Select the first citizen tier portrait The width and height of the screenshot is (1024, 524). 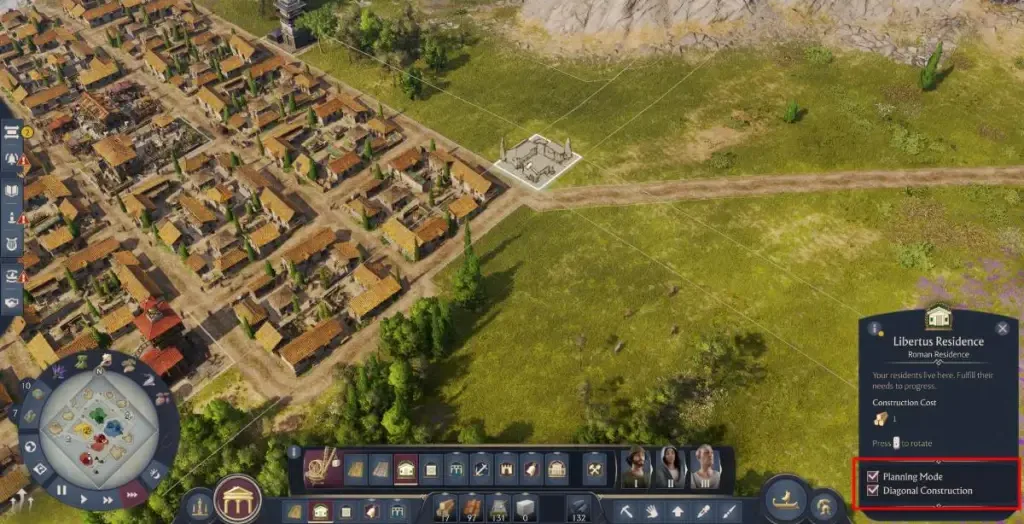pos(635,466)
